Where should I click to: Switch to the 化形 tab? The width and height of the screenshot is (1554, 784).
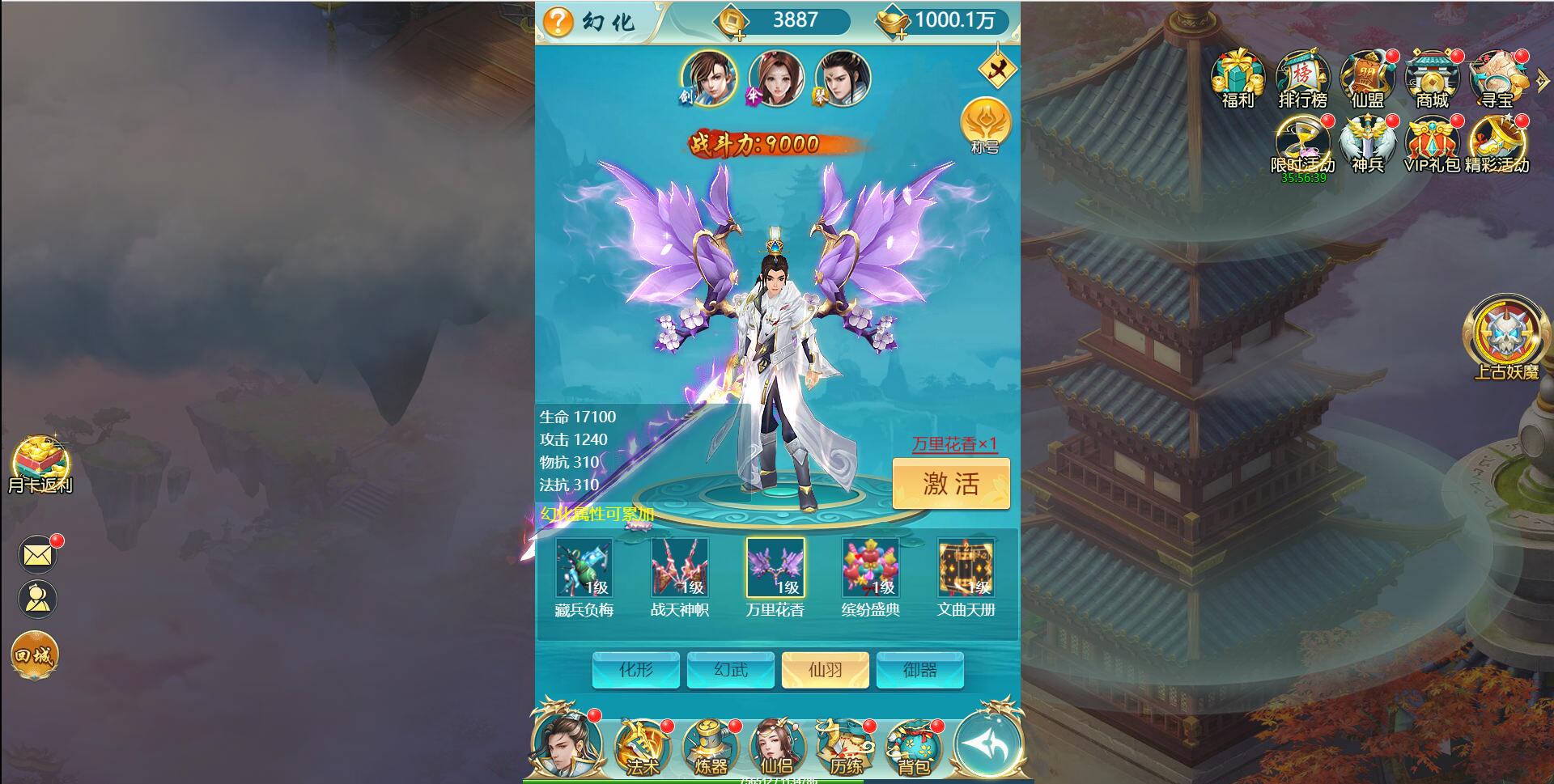(x=636, y=670)
